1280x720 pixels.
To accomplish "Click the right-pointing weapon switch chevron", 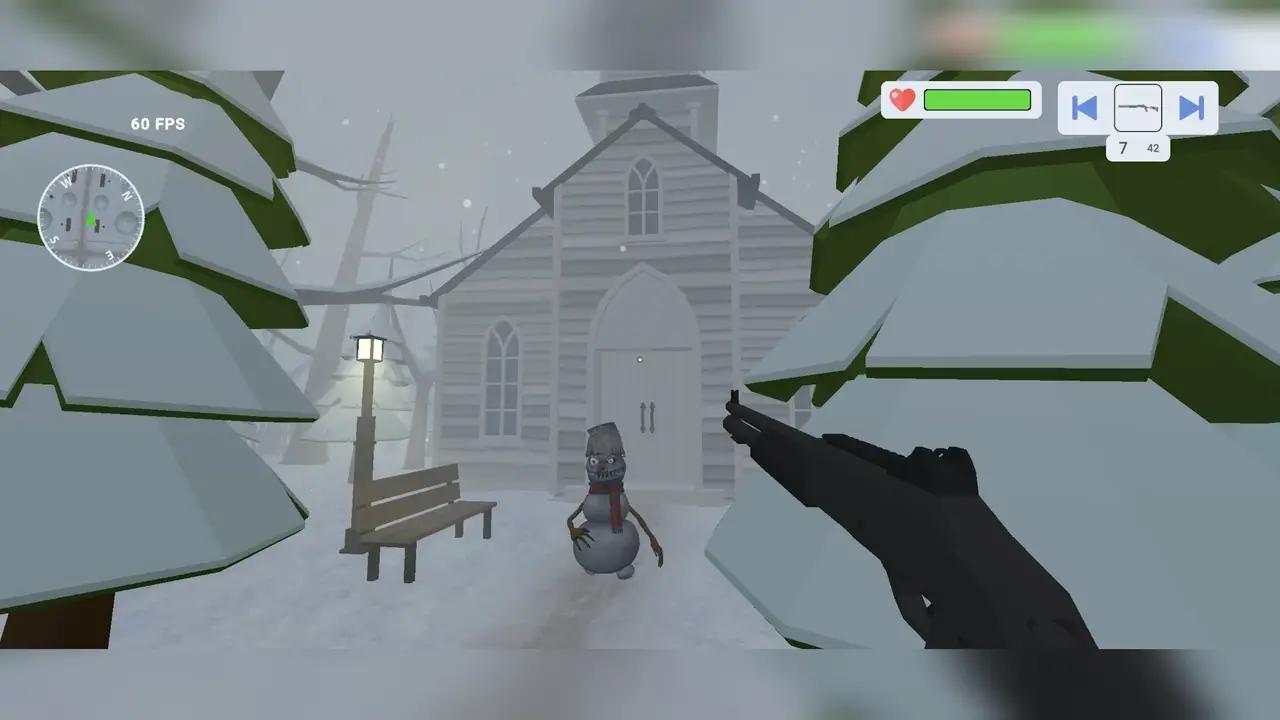I will pyautogui.click(x=1191, y=108).
